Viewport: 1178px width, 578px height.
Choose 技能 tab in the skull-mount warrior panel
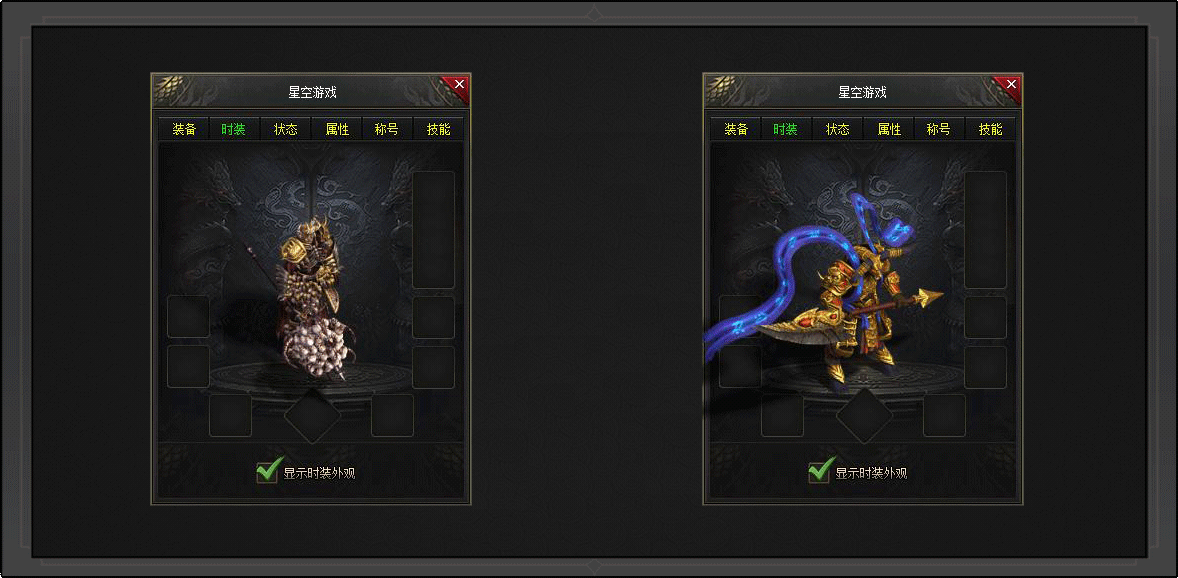[x=438, y=130]
